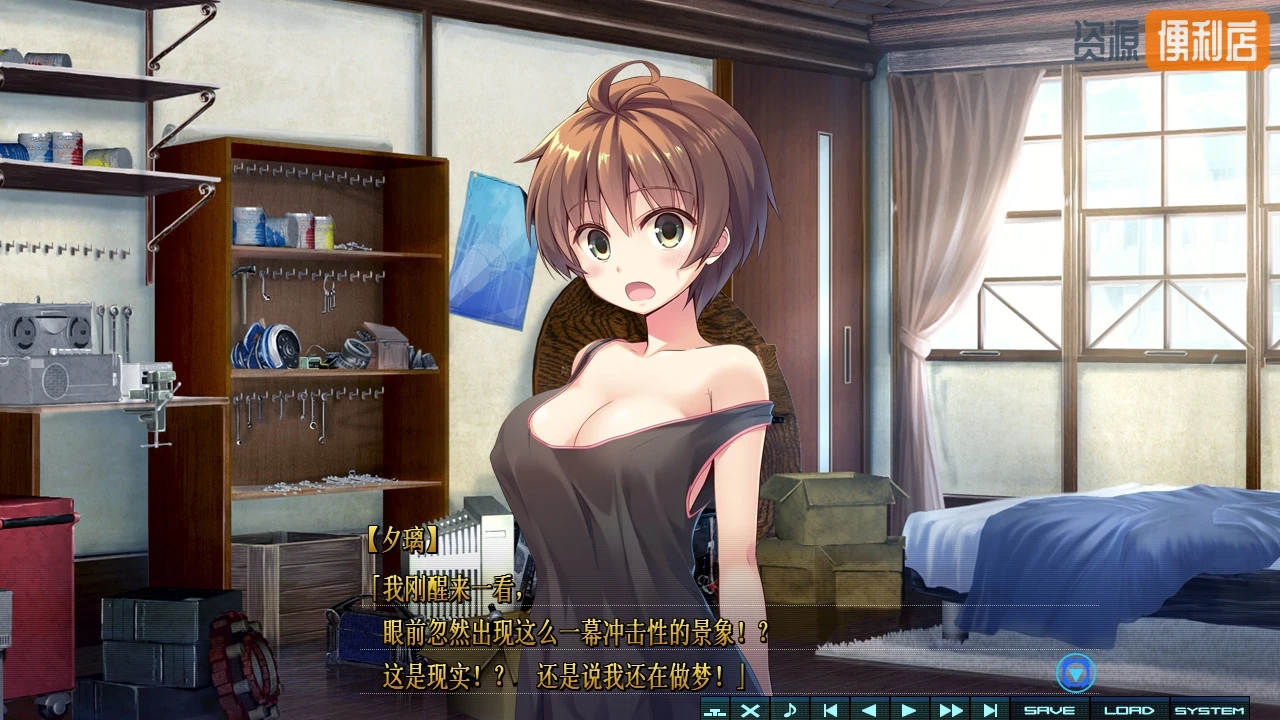Advance dialogue with the blue down-arrow indicator
1280x720 pixels.
(1076, 673)
